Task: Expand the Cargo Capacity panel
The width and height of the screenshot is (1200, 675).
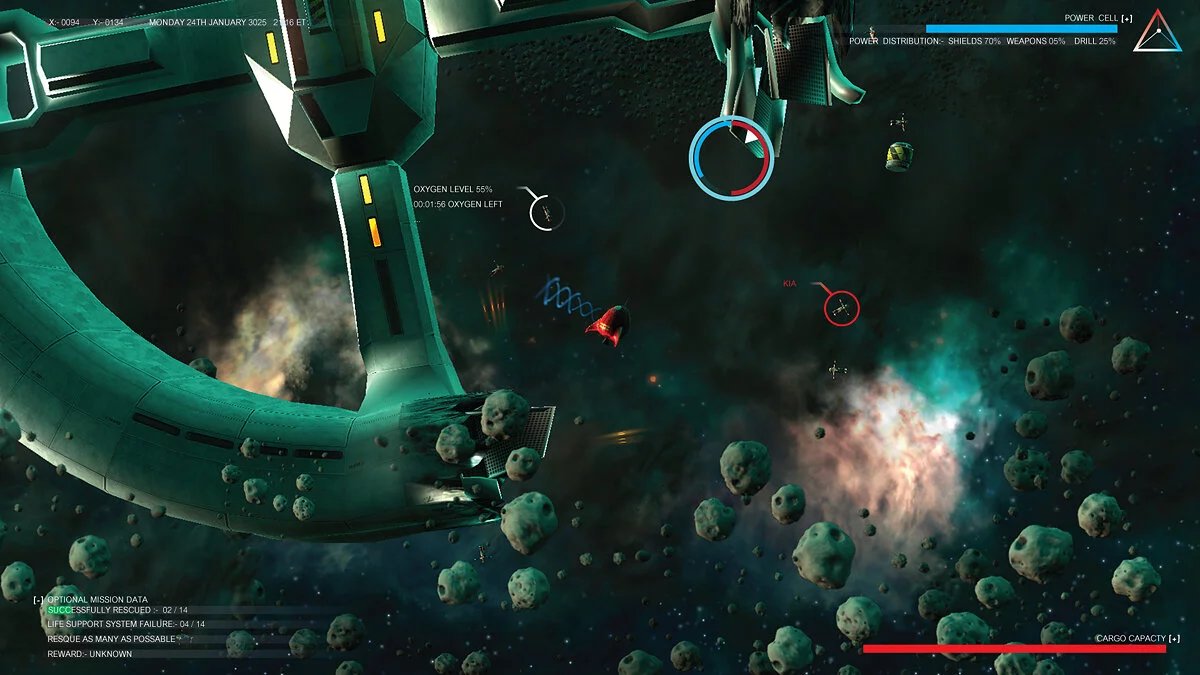Action: 1173,638
